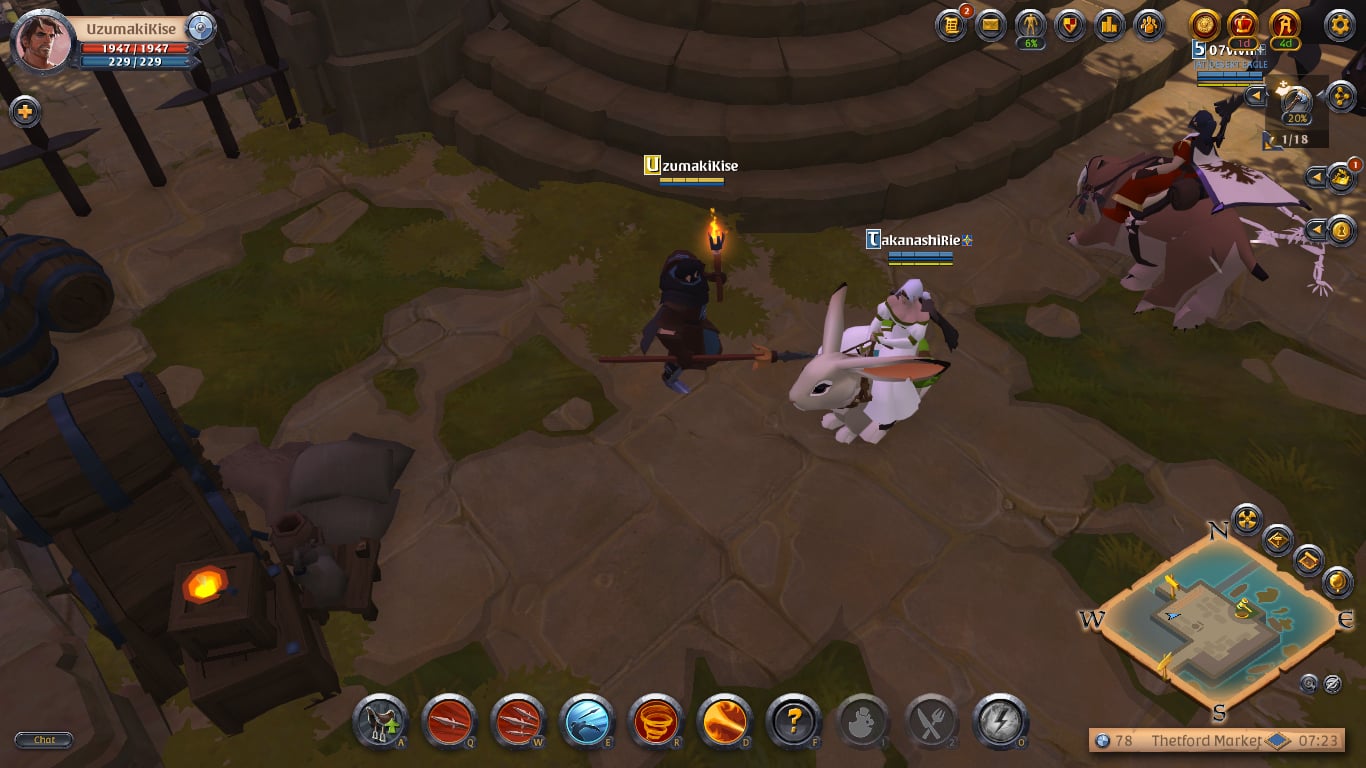The height and width of the screenshot is (768, 1366).
Task: Click the round plus button below portrait
Action: click(25, 111)
